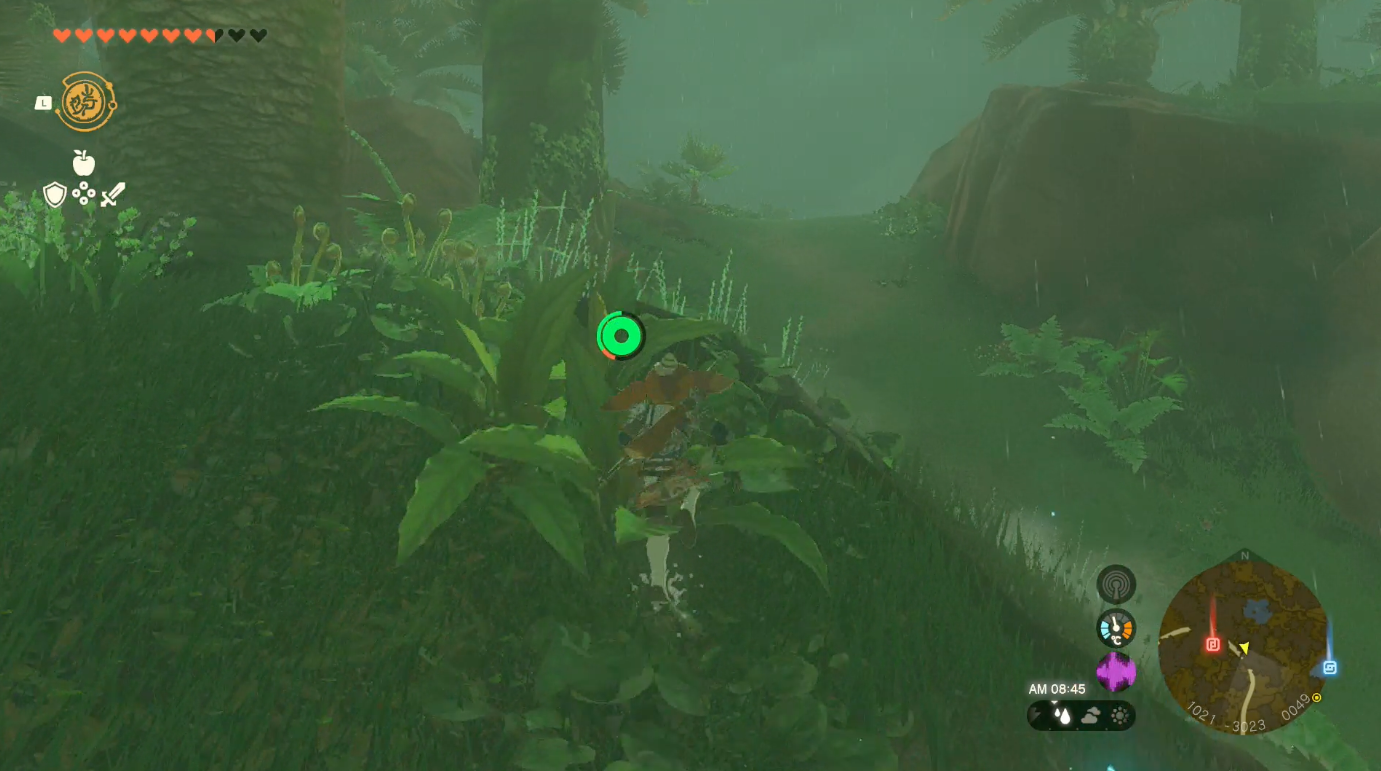Viewport: 1381px width, 771px height.
Task: Click the leftmost orange heart
Action: [60, 33]
